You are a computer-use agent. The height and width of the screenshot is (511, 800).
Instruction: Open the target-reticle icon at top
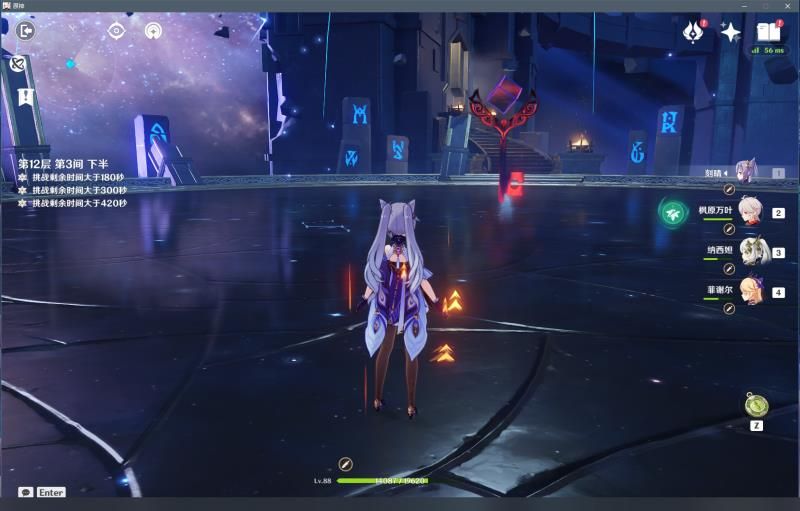pos(116,30)
